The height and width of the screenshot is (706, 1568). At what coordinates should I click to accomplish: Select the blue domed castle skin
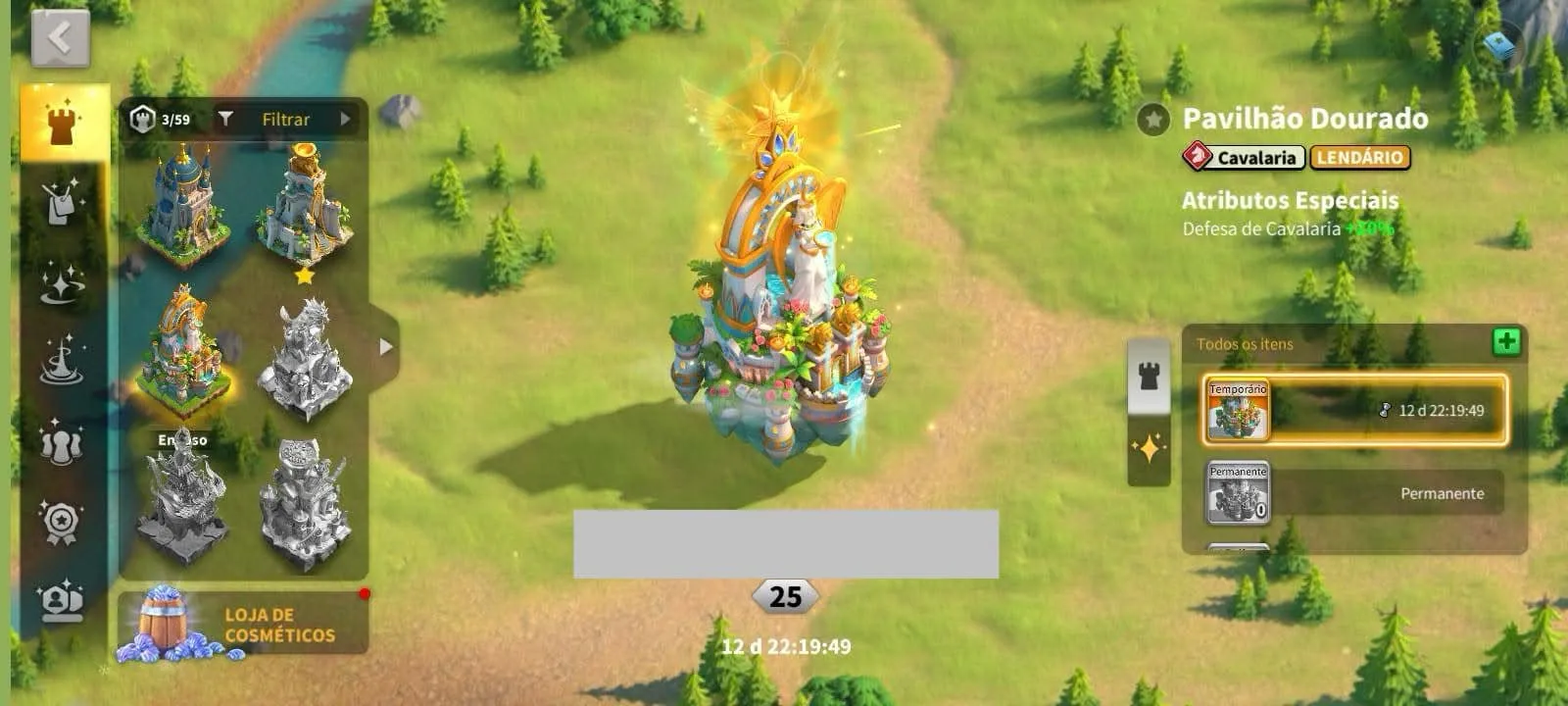[184, 207]
